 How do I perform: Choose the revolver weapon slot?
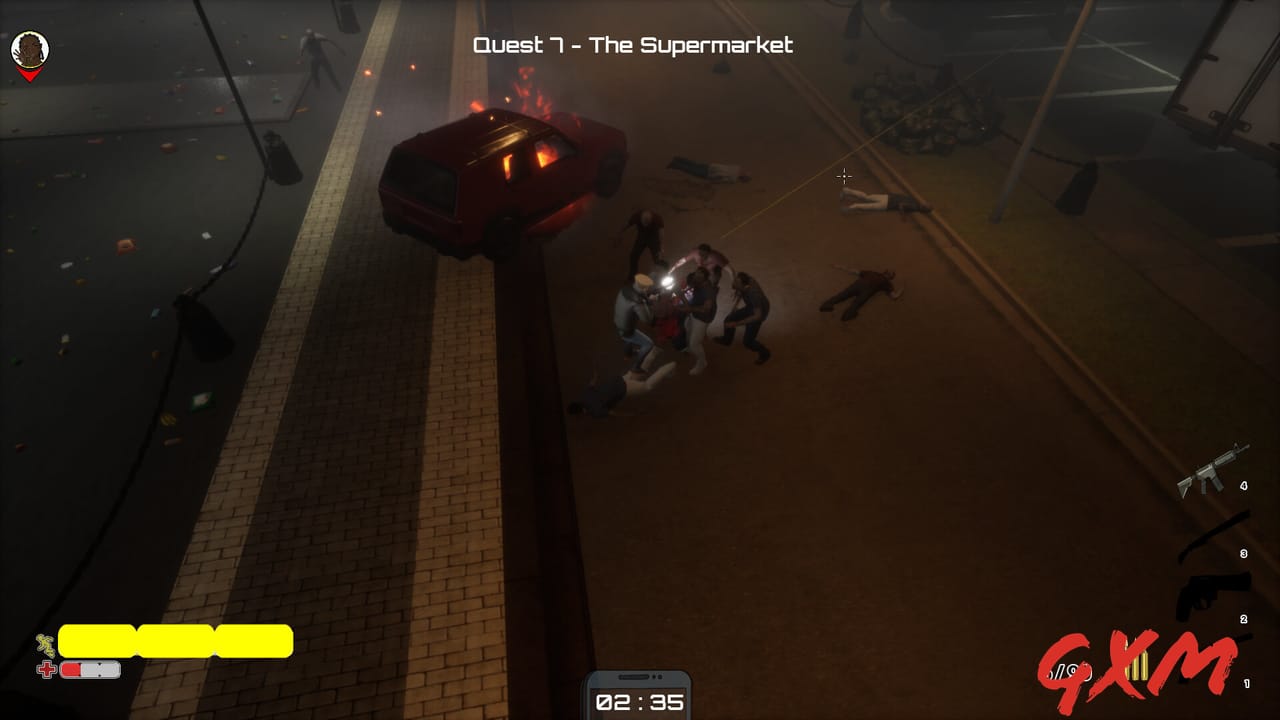[1212, 595]
